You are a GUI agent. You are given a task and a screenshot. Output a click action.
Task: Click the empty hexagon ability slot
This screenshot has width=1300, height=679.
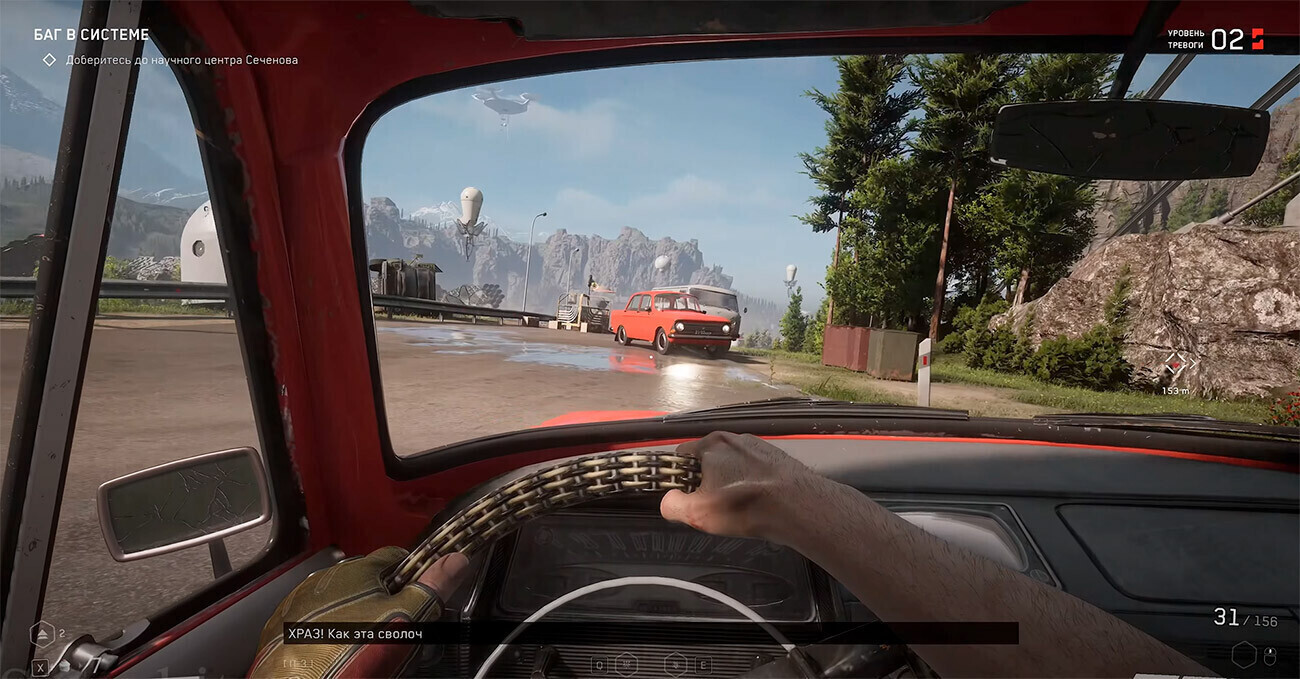pyautogui.click(x=1243, y=655)
